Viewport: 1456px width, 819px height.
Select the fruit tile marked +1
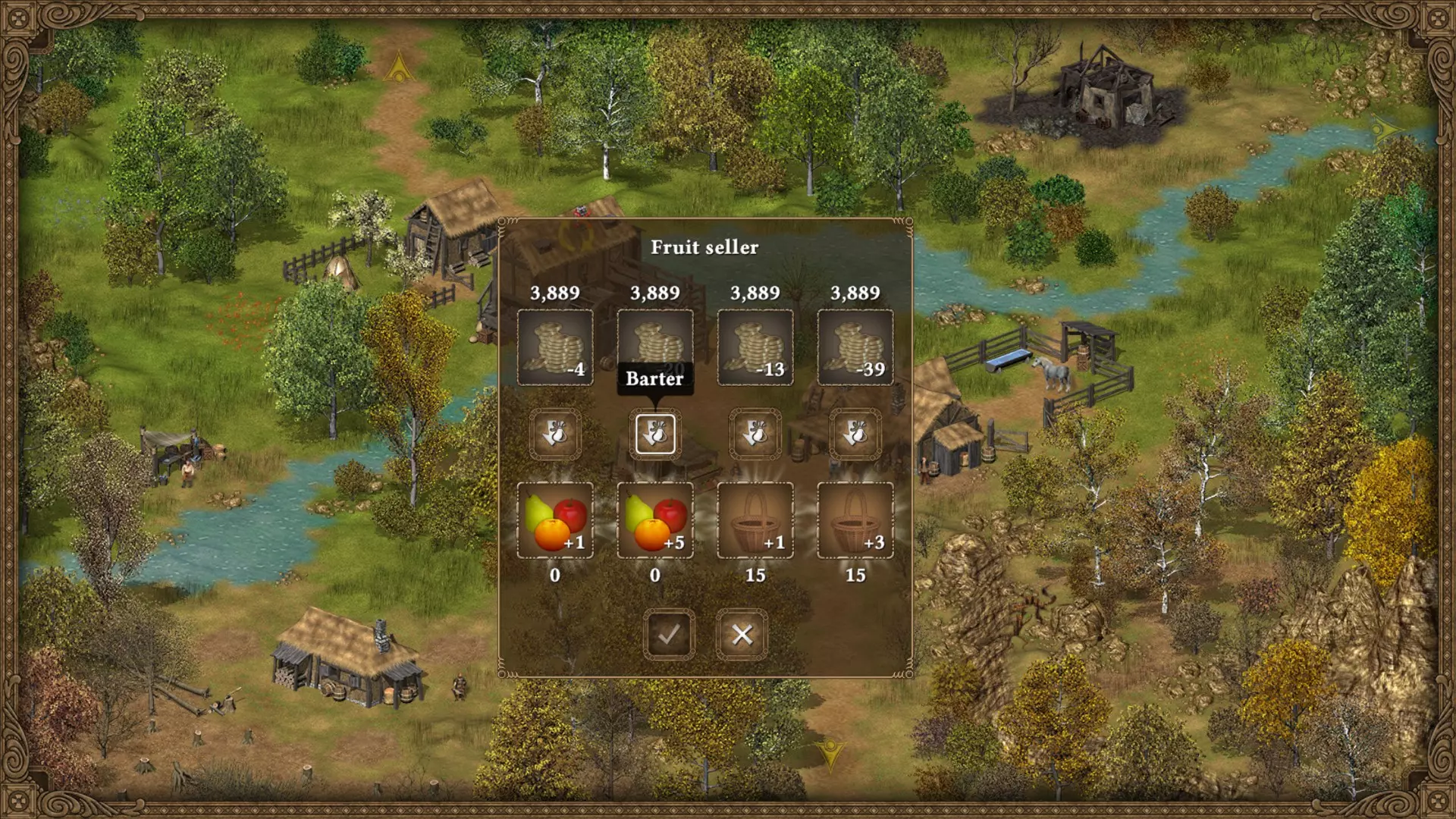point(555,520)
